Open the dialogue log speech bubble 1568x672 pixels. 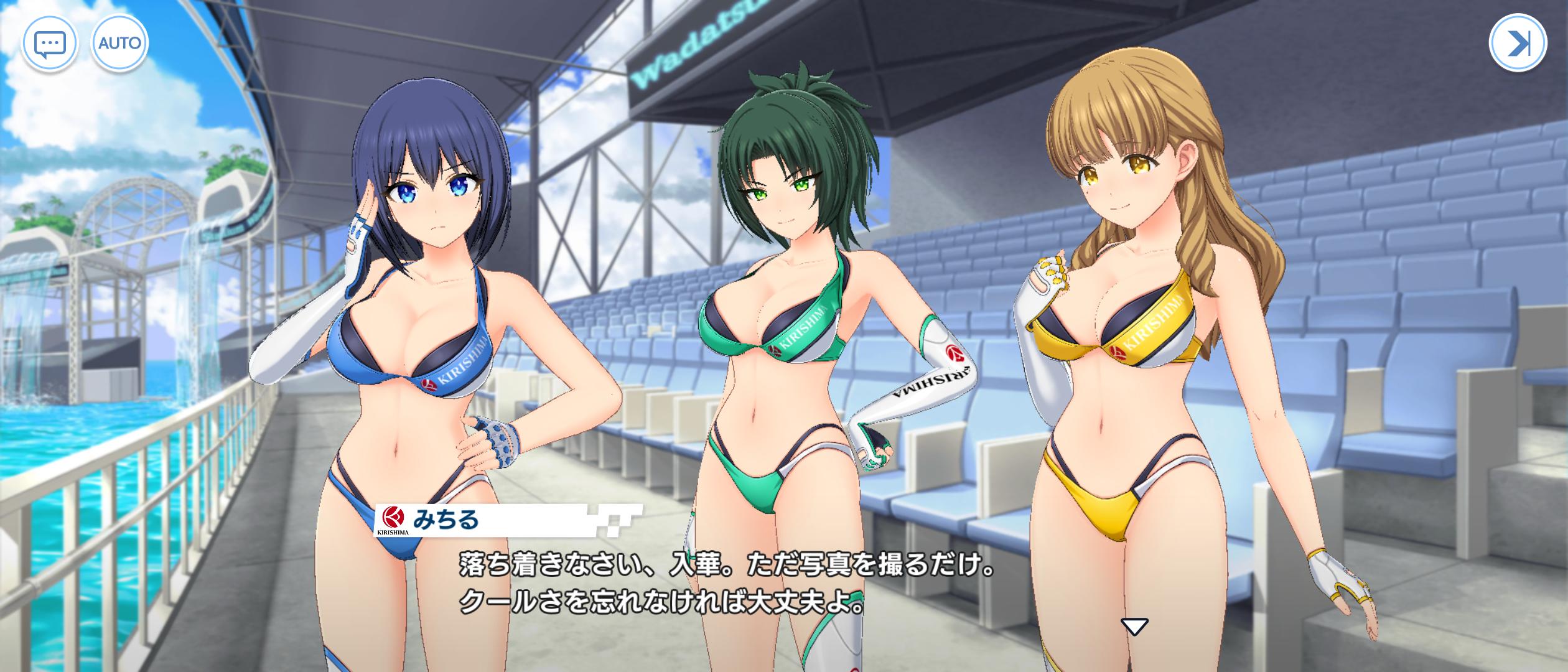click(x=50, y=43)
